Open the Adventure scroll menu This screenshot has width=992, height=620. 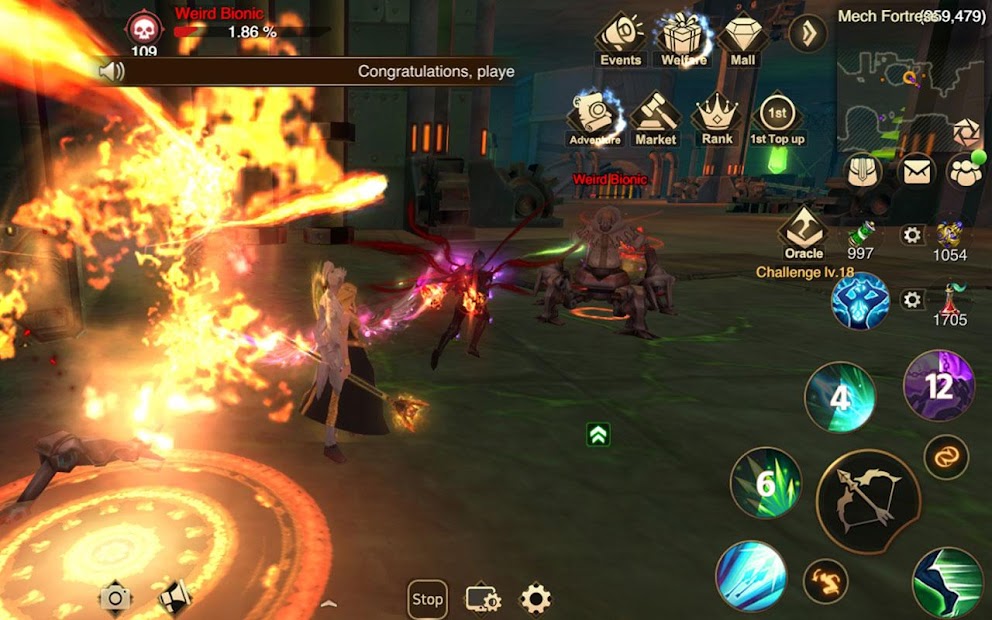click(595, 117)
